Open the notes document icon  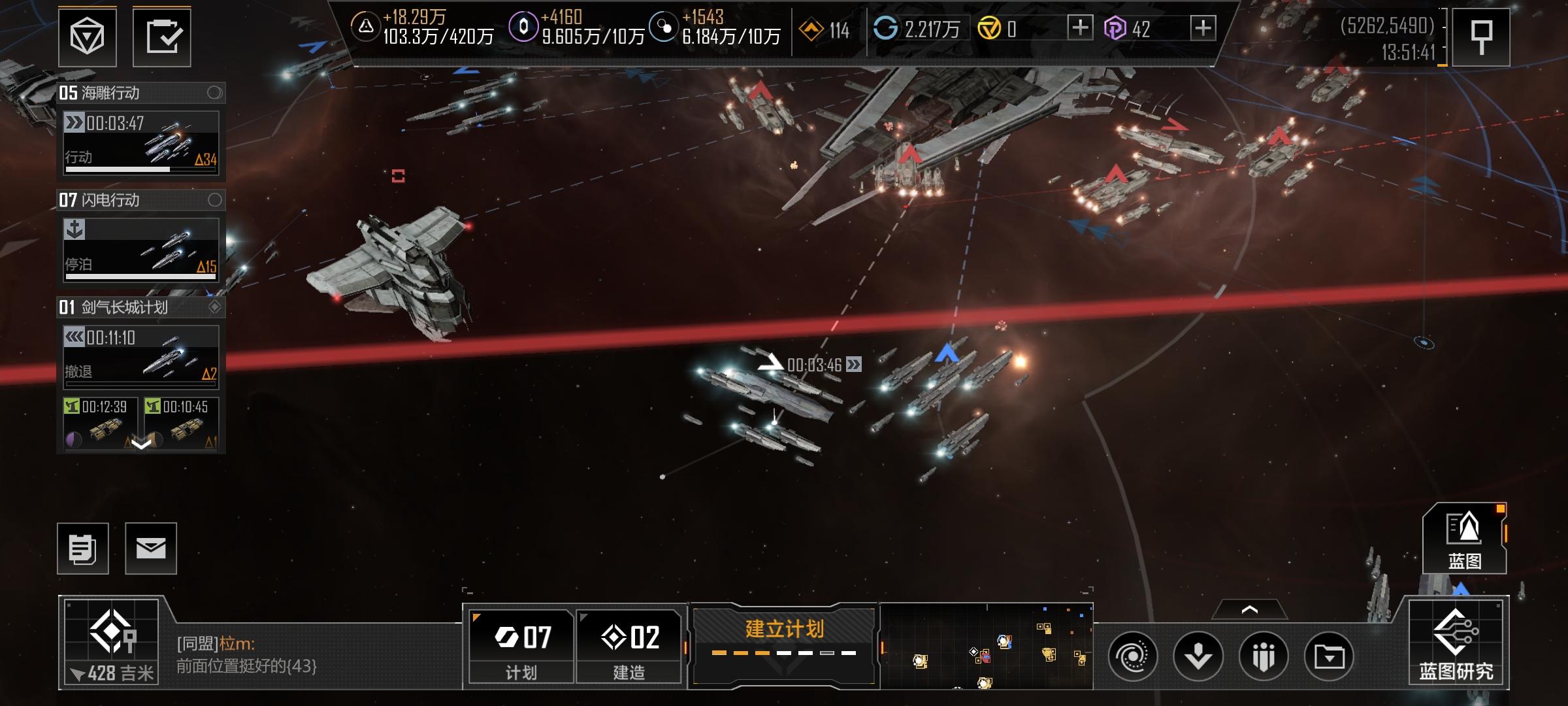pos(83,548)
